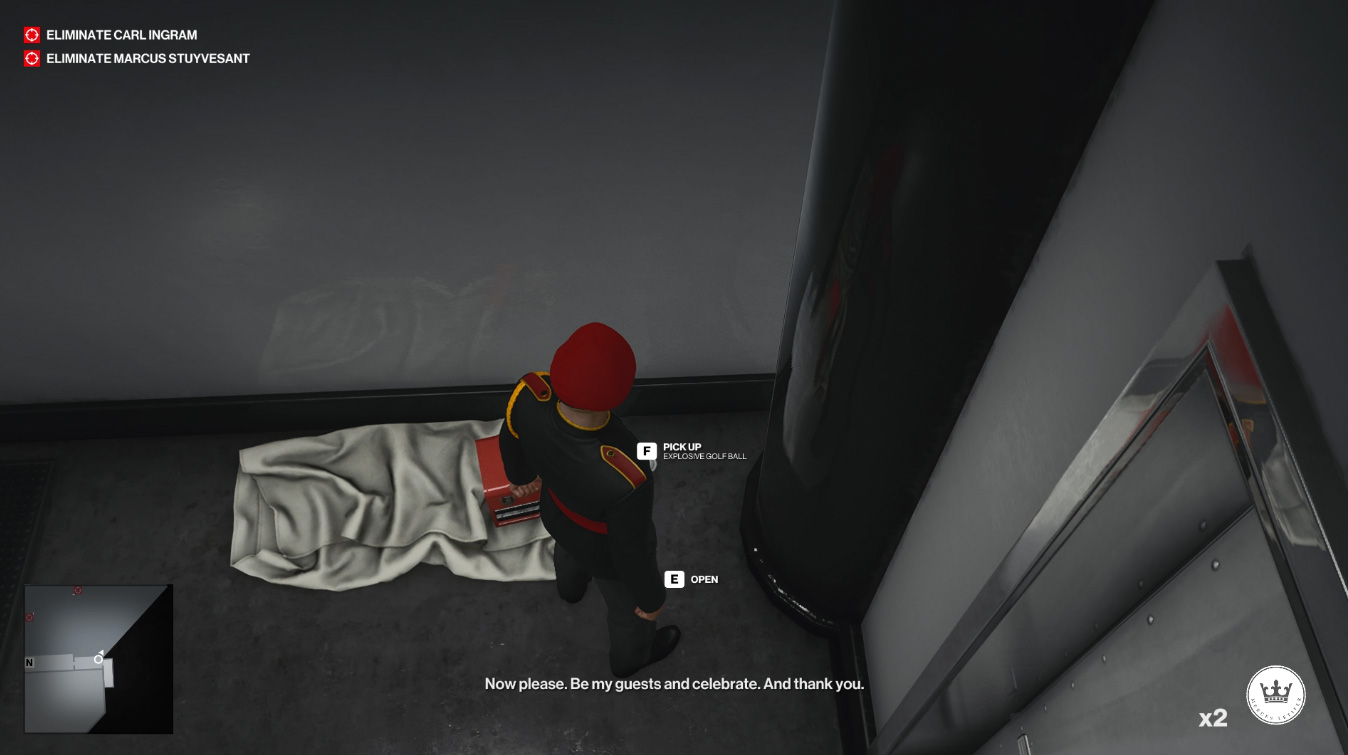
Task: Click the second red marker on the minimap
Action: coord(29,616)
